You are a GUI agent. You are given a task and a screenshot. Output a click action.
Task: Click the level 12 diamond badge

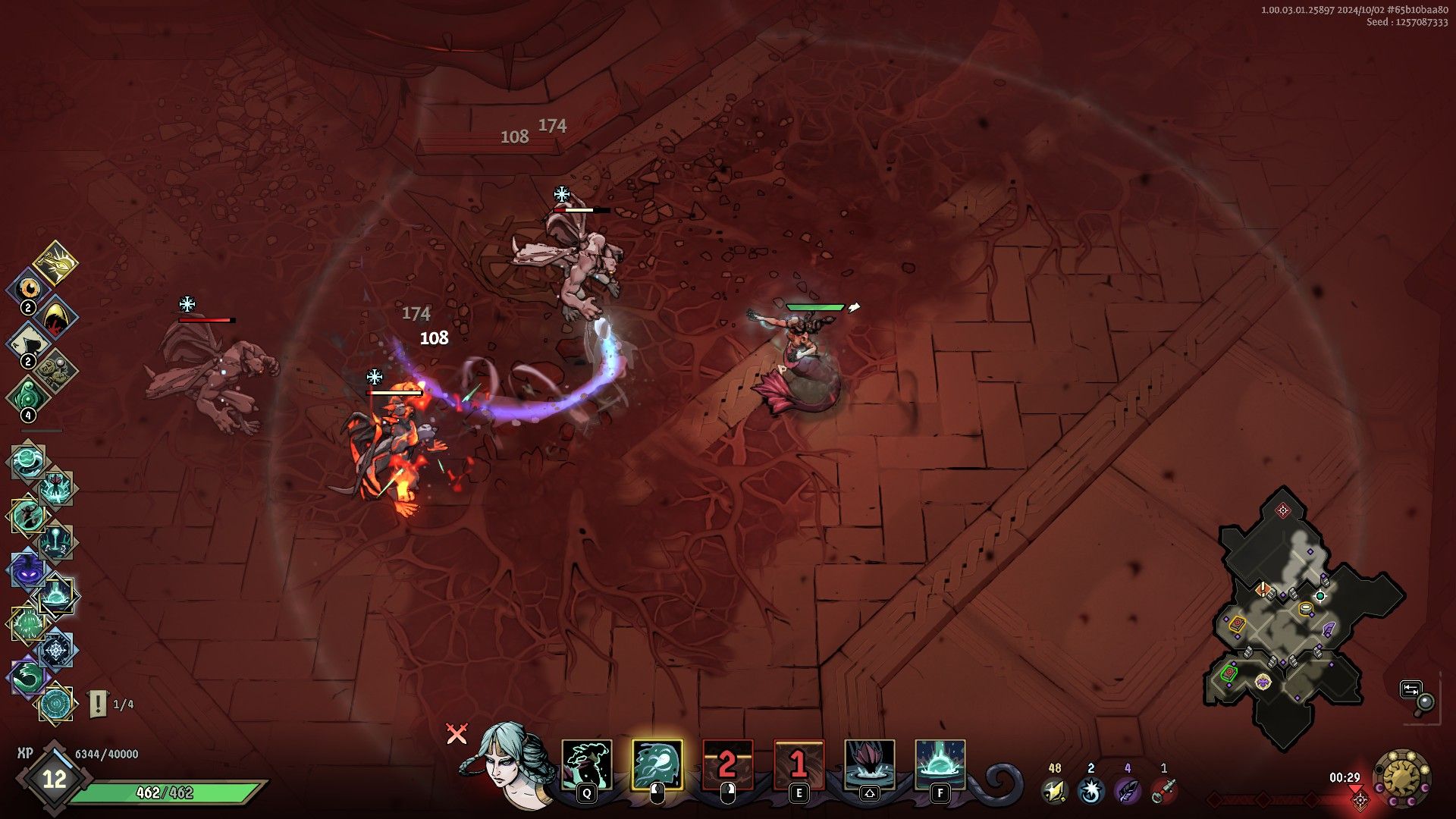[x=54, y=779]
